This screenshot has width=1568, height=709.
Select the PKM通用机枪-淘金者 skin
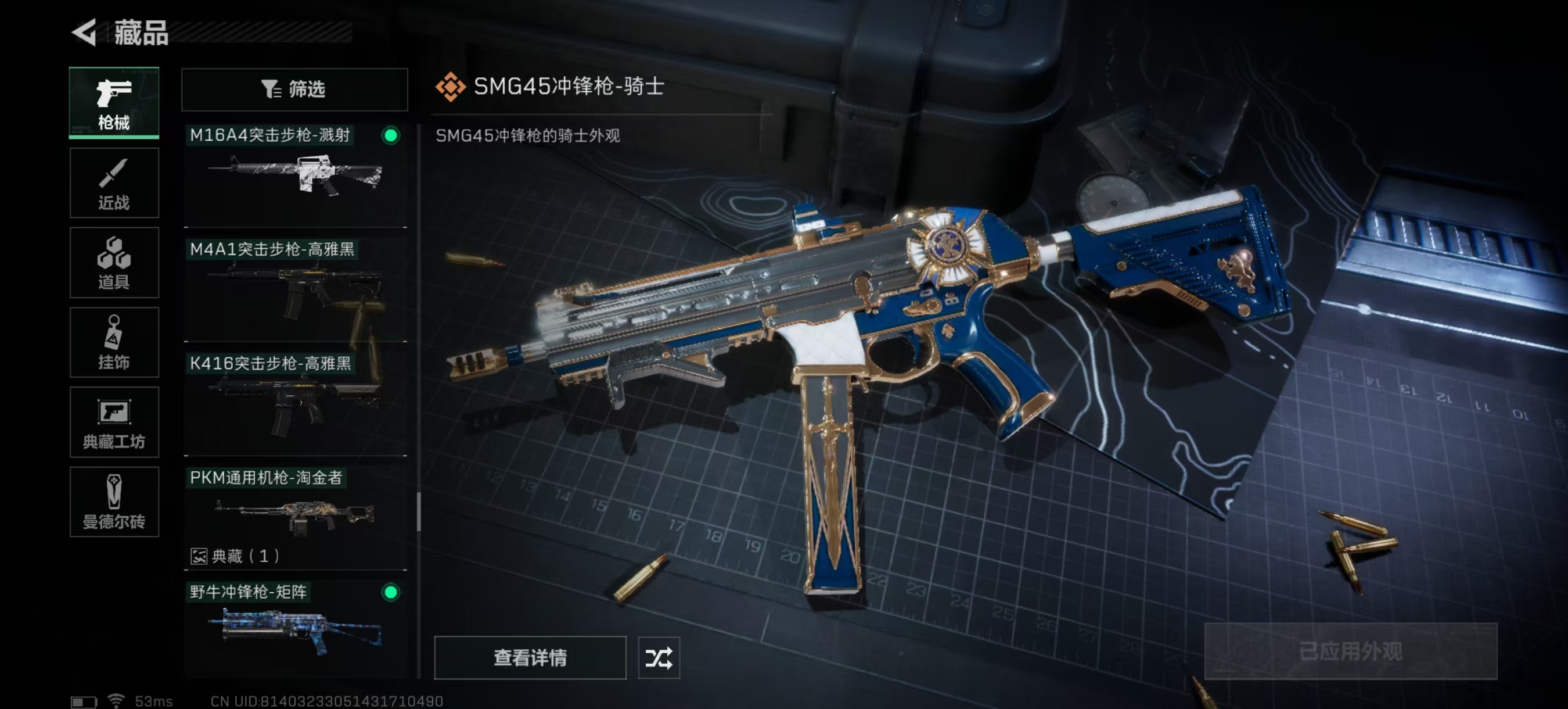(295, 515)
